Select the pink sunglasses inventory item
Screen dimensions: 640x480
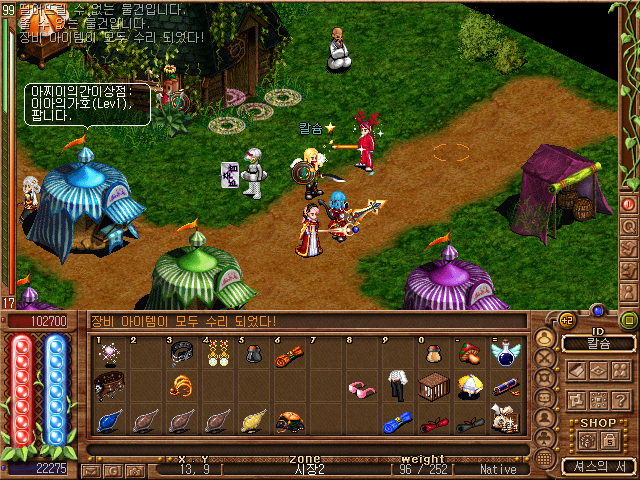(x=361, y=387)
